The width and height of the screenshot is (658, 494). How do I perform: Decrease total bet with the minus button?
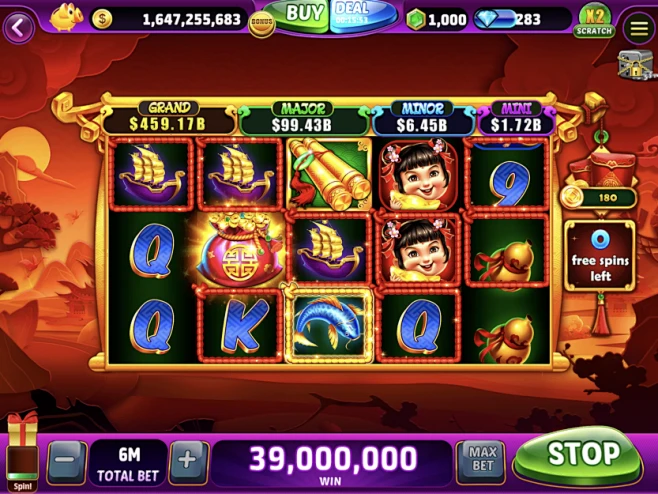[x=66, y=462]
